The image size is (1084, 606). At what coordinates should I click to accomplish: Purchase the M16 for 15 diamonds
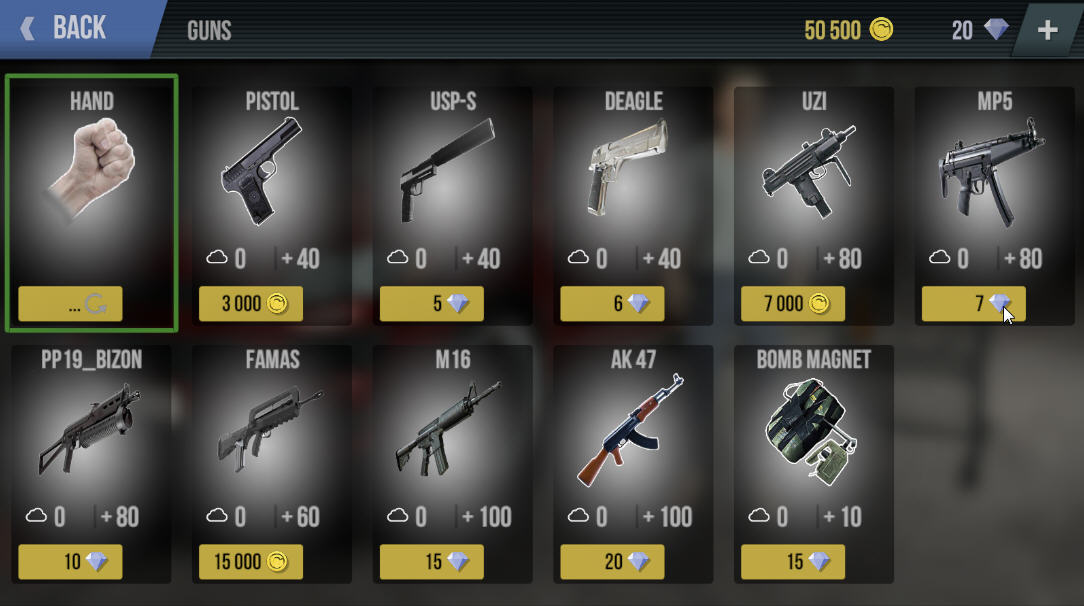[x=432, y=562]
